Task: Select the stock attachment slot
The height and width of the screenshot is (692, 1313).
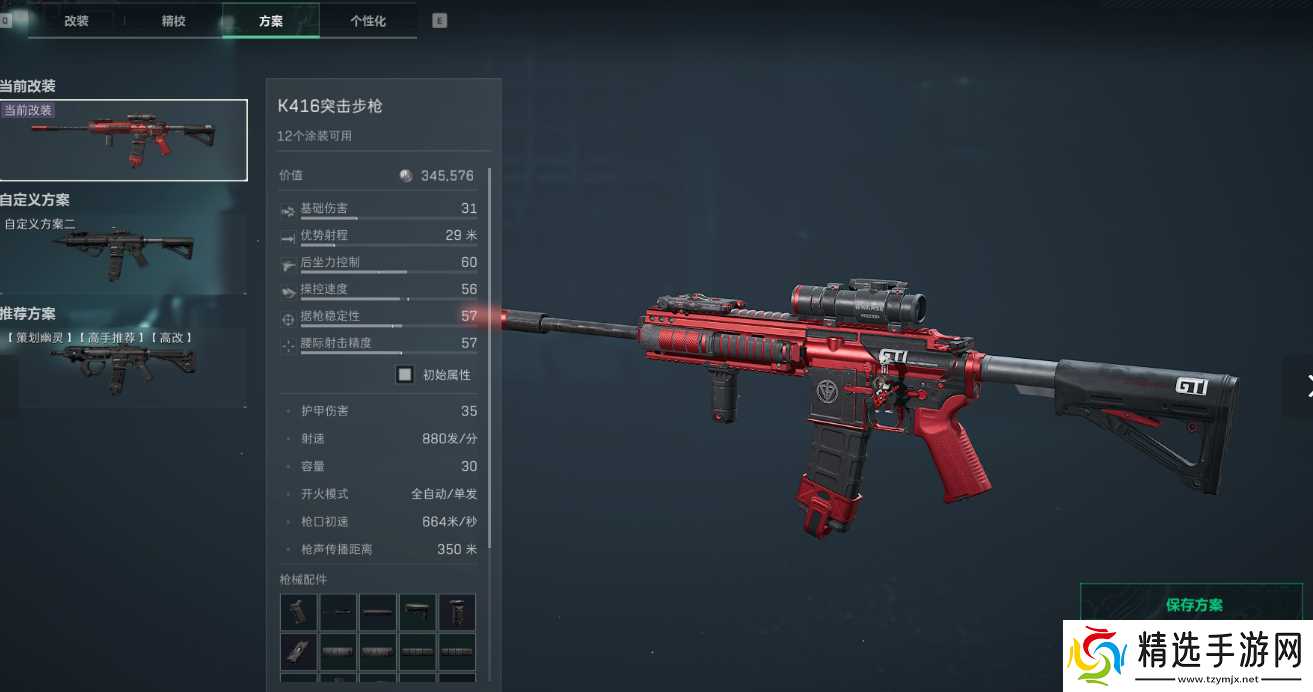Action: coord(417,612)
